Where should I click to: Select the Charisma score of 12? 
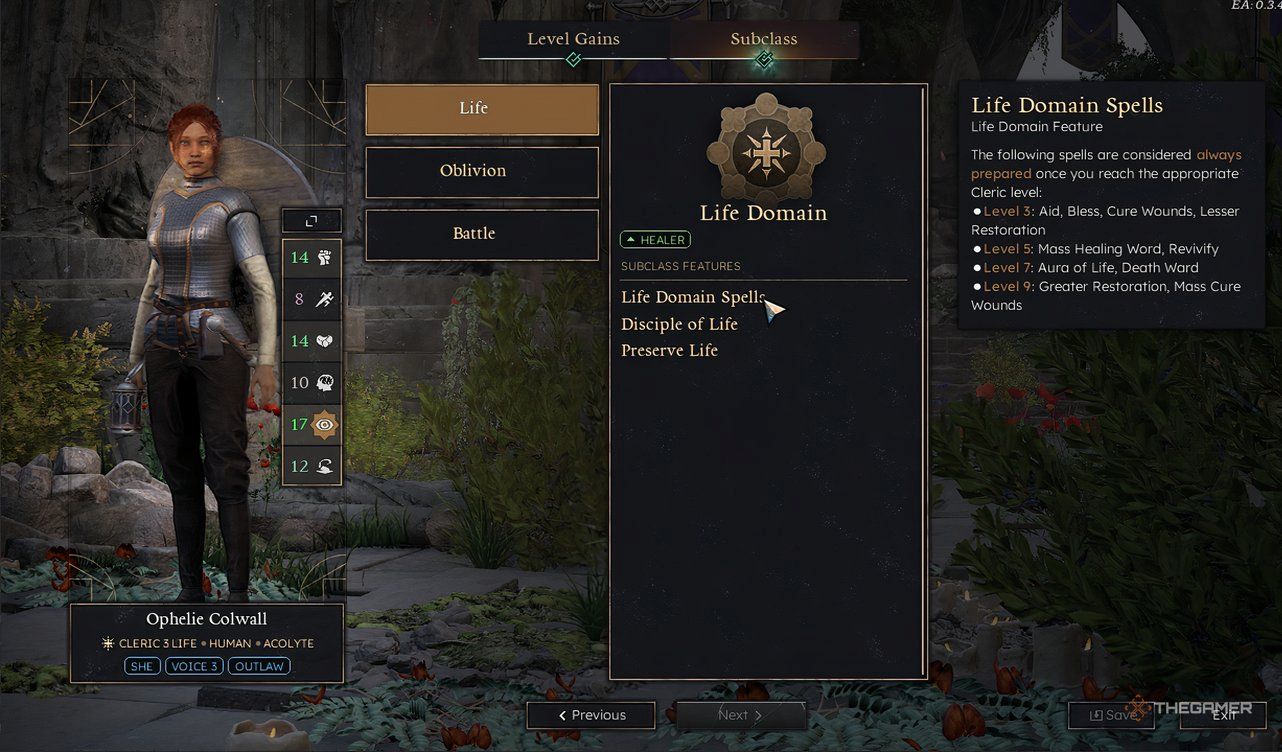pos(311,466)
